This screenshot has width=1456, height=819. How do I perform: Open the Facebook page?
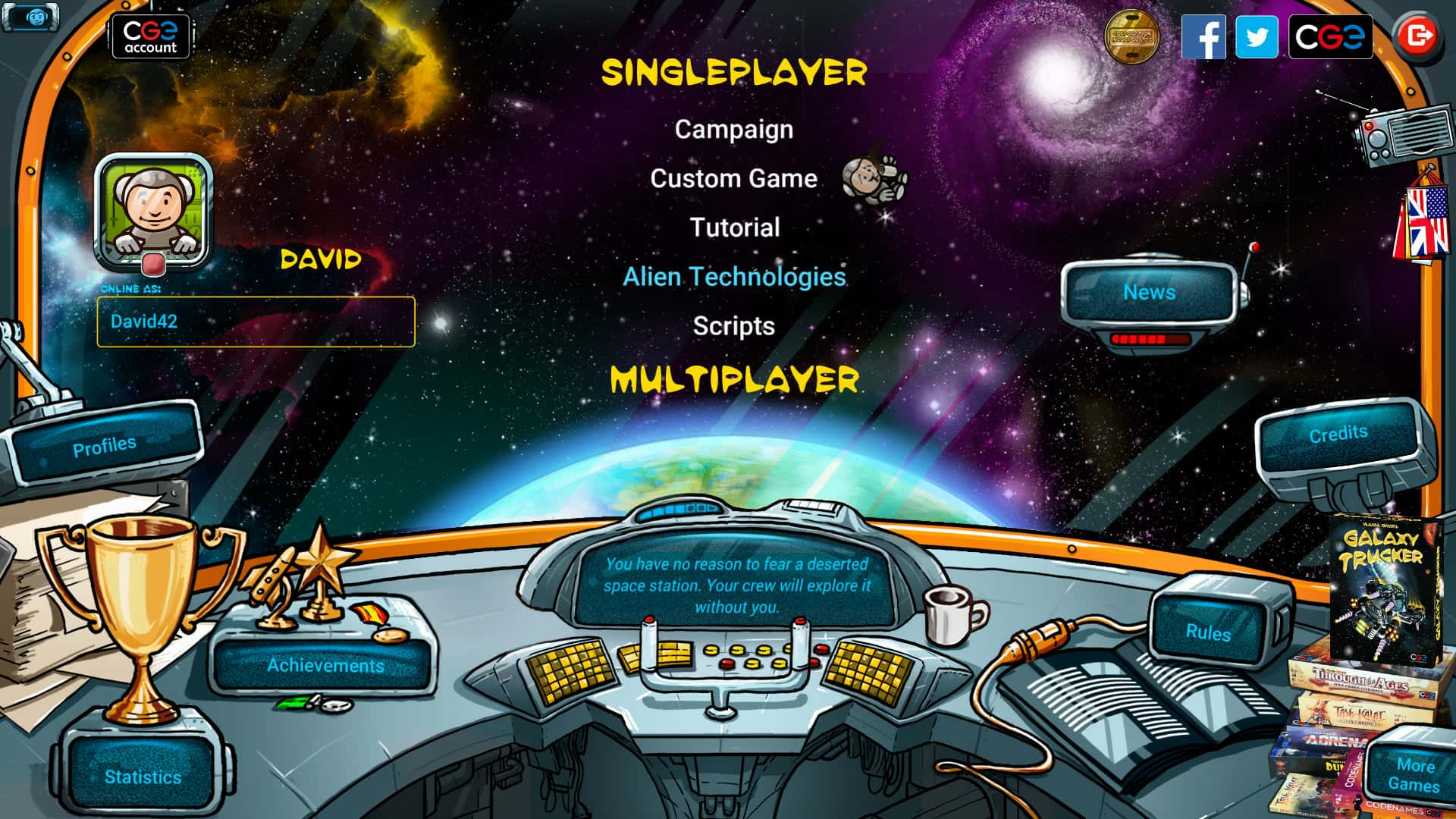click(x=1203, y=36)
